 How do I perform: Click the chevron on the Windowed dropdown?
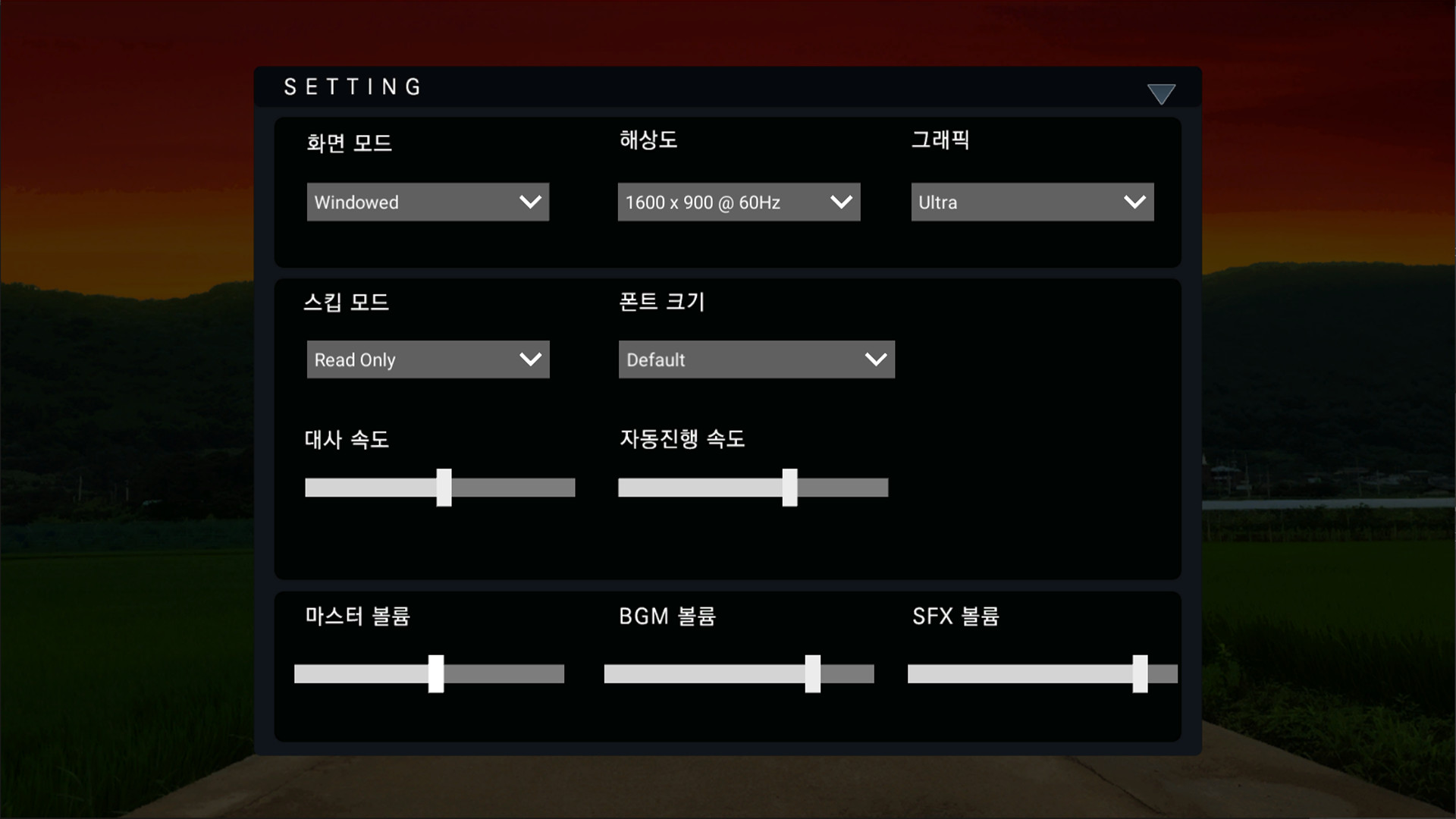pos(530,202)
